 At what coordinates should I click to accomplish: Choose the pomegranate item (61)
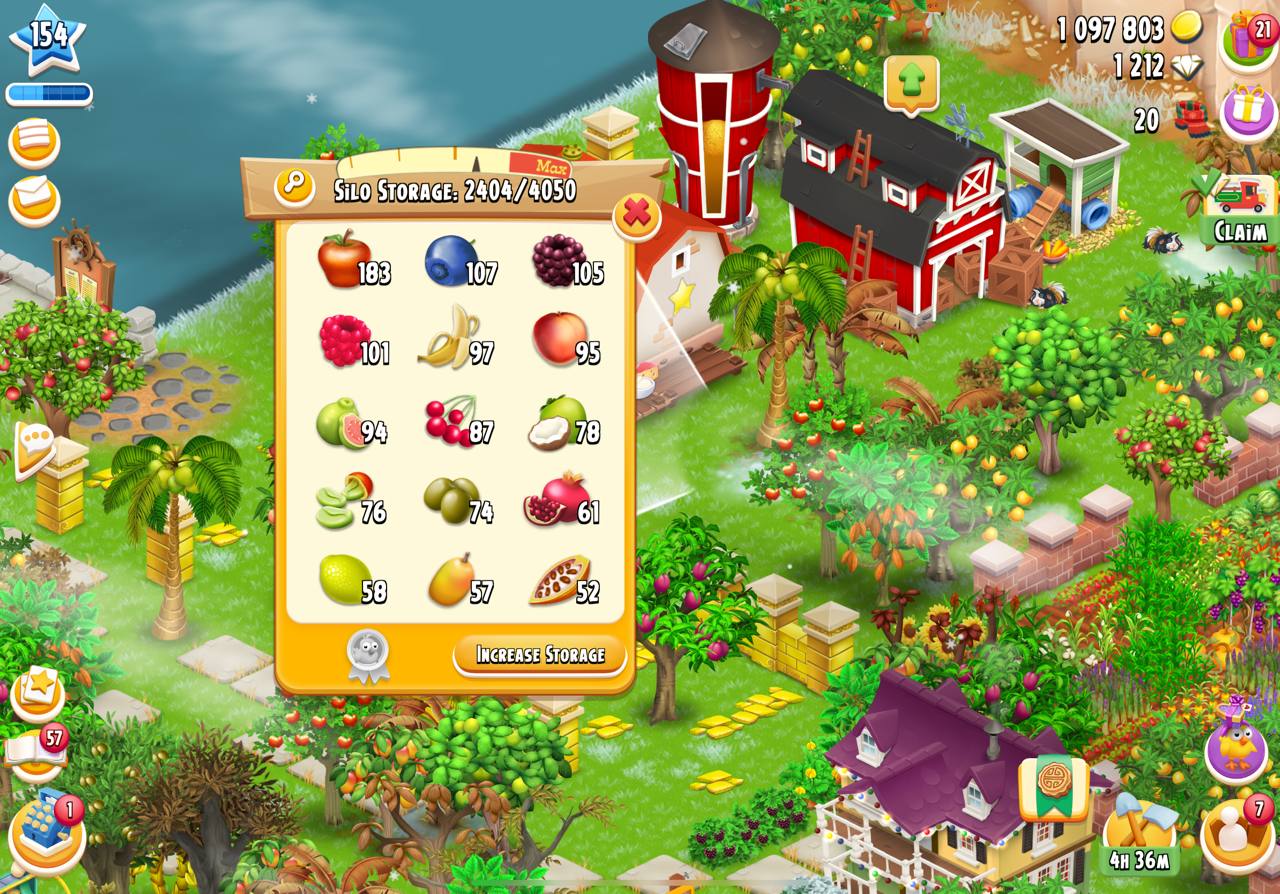[x=554, y=499]
